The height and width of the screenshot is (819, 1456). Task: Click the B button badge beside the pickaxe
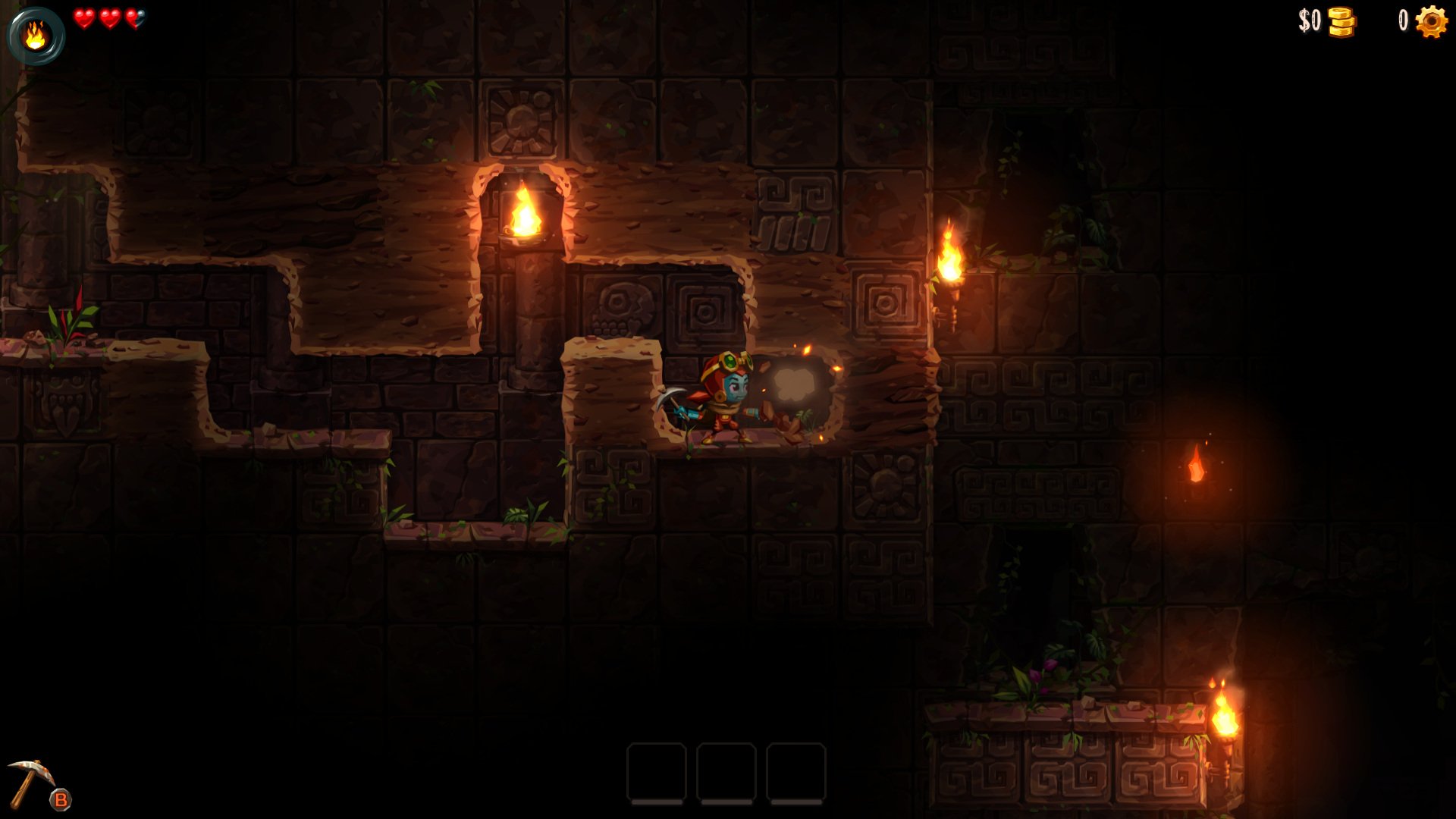61,798
